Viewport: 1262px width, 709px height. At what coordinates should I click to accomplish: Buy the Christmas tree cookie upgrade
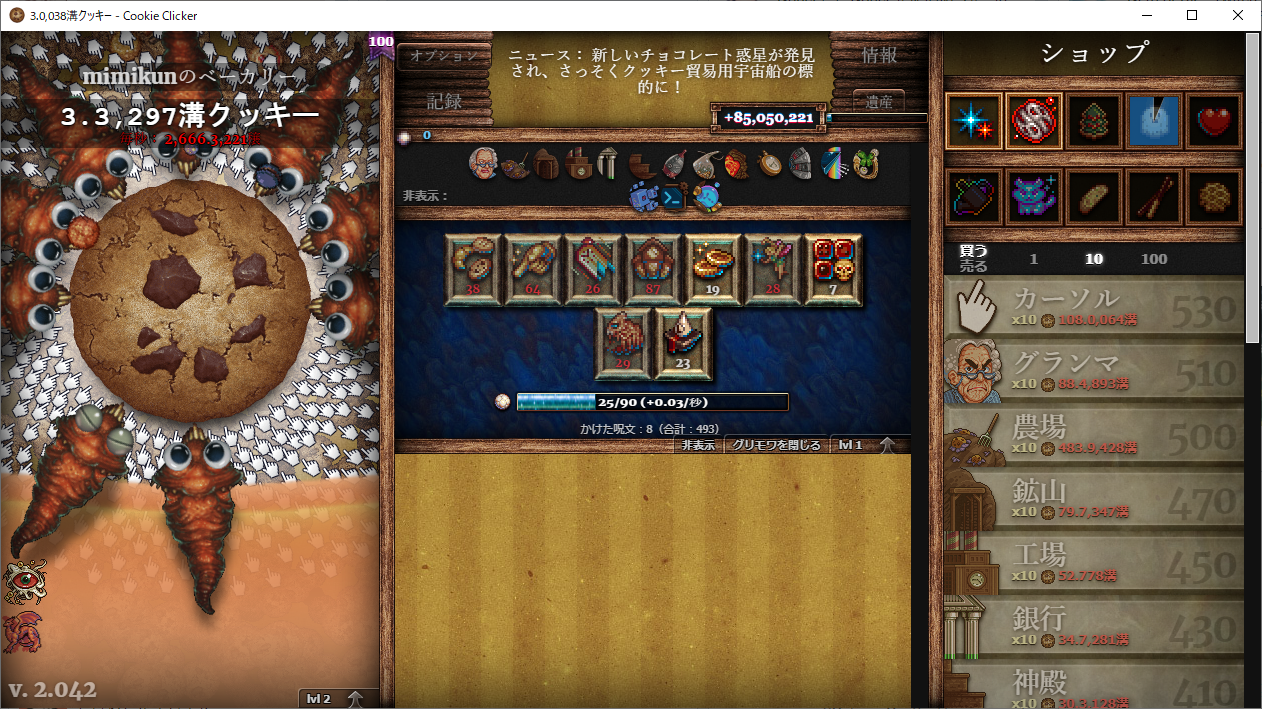[x=1094, y=122]
